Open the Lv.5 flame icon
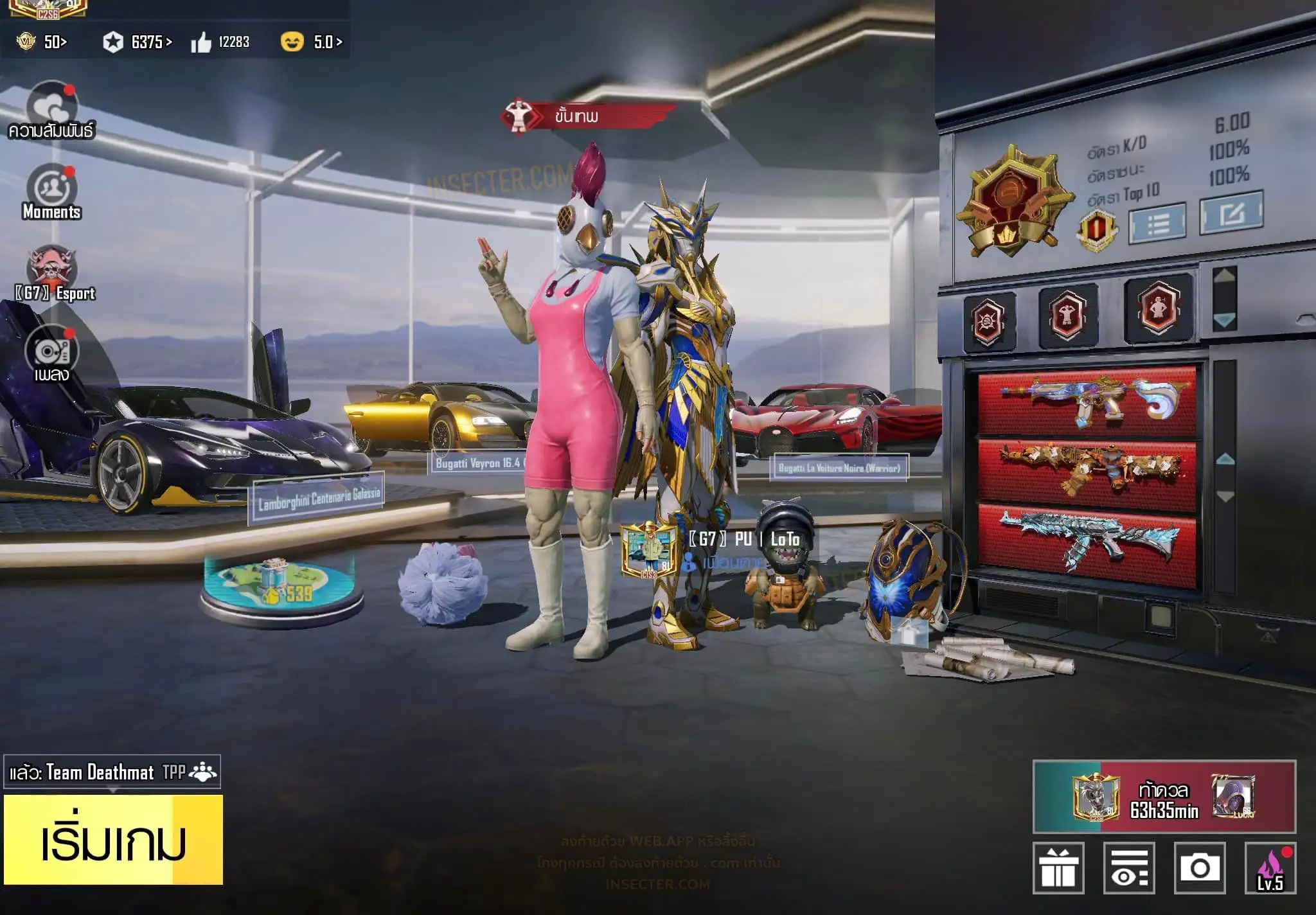The width and height of the screenshot is (1316, 915). click(x=1270, y=868)
